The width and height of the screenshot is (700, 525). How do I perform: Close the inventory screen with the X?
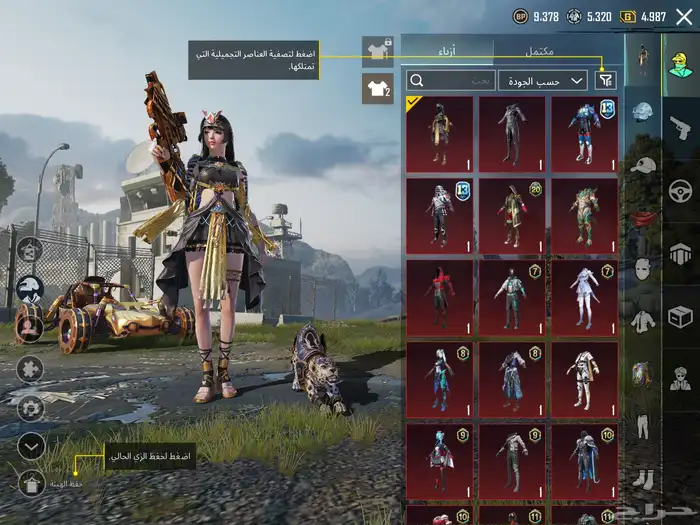point(684,16)
